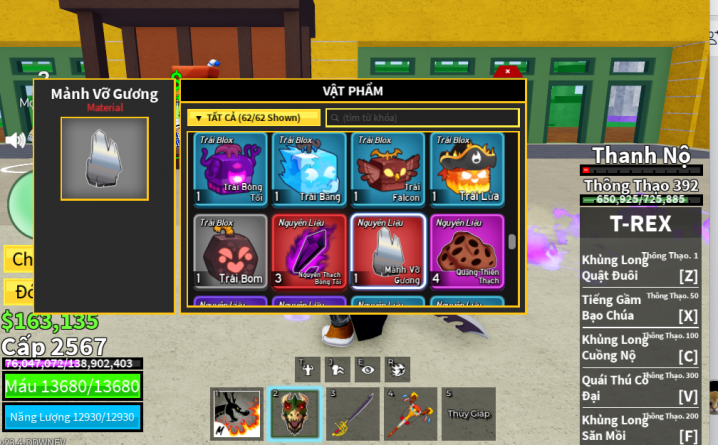Click the inventory keyword search box

point(422,118)
